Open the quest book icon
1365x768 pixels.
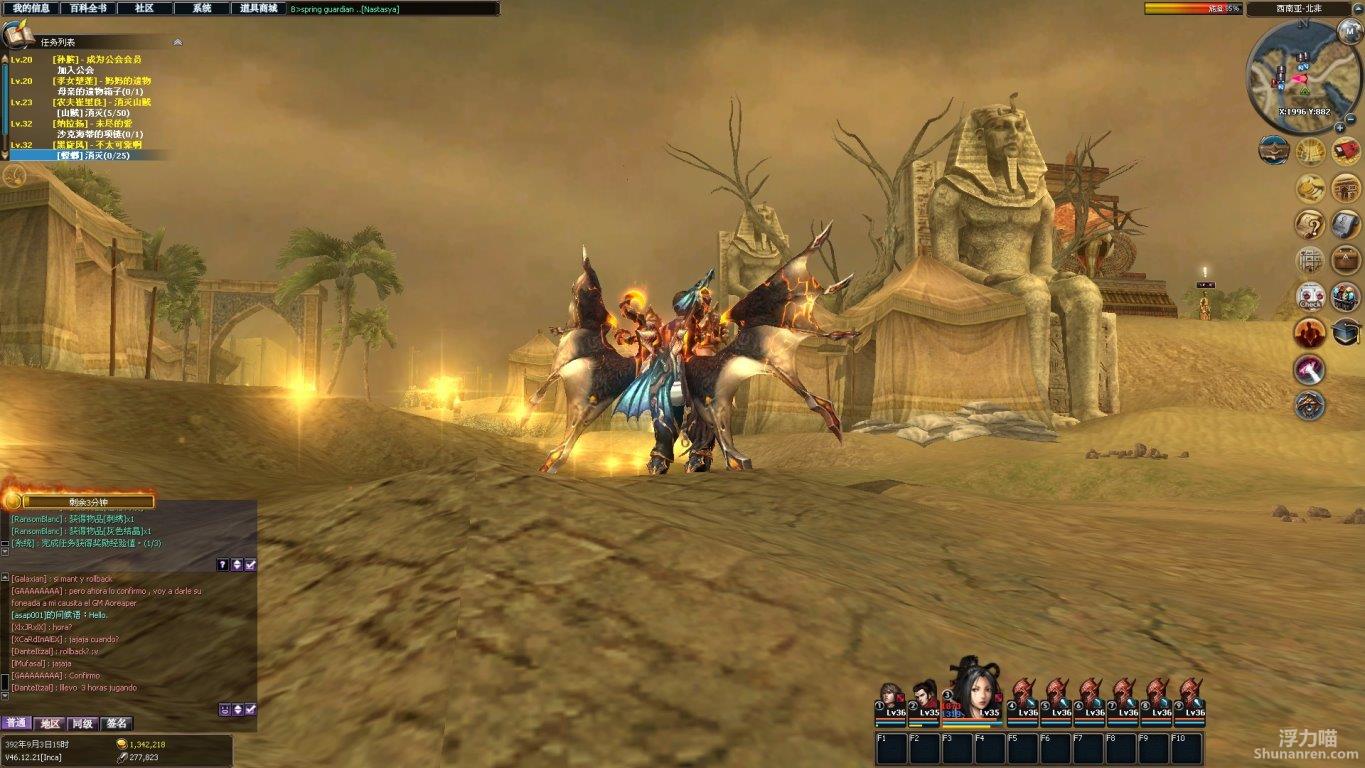[17, 36]
